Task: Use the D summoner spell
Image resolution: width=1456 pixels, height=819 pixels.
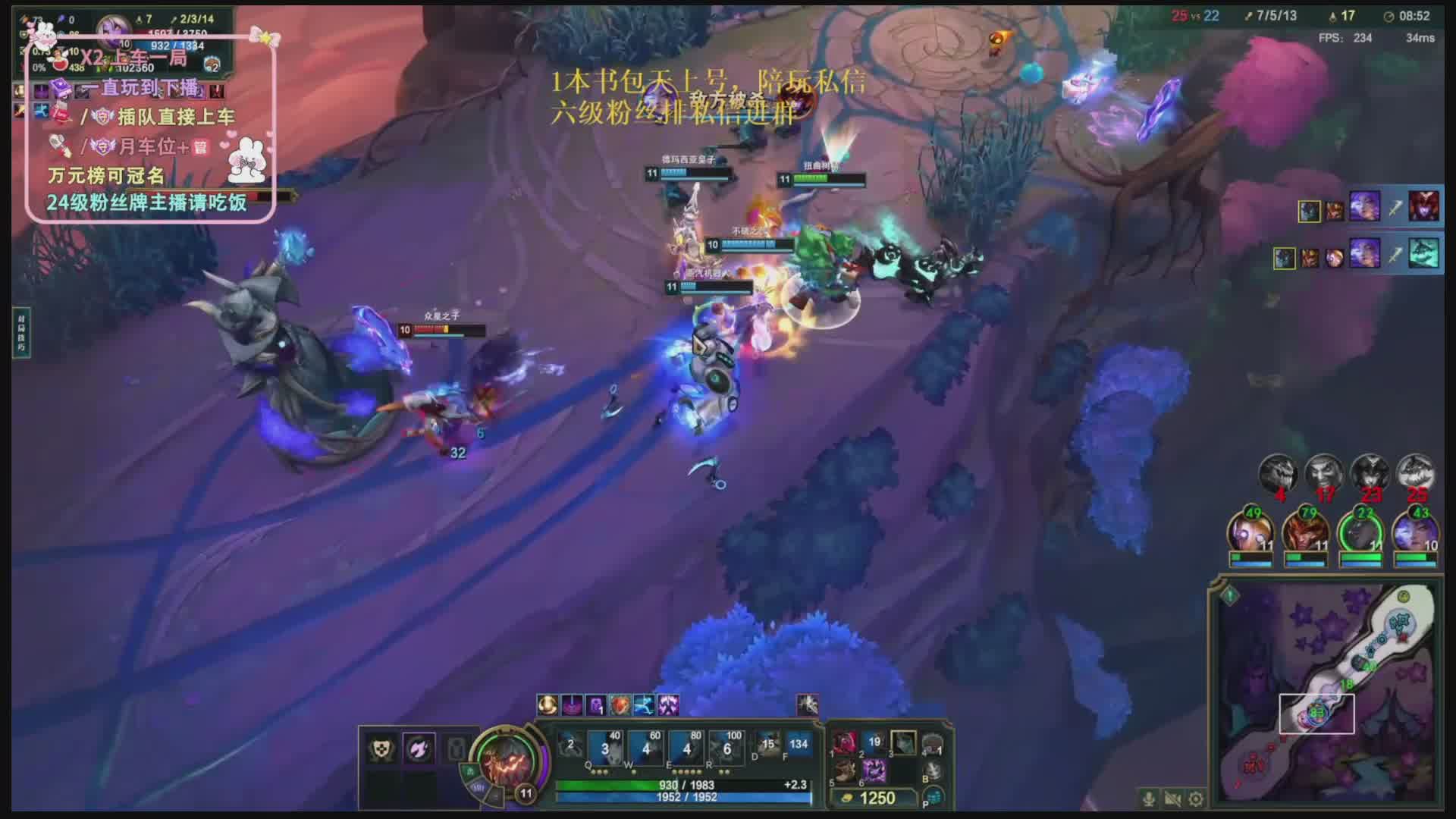Action: (x=767, y=744)
